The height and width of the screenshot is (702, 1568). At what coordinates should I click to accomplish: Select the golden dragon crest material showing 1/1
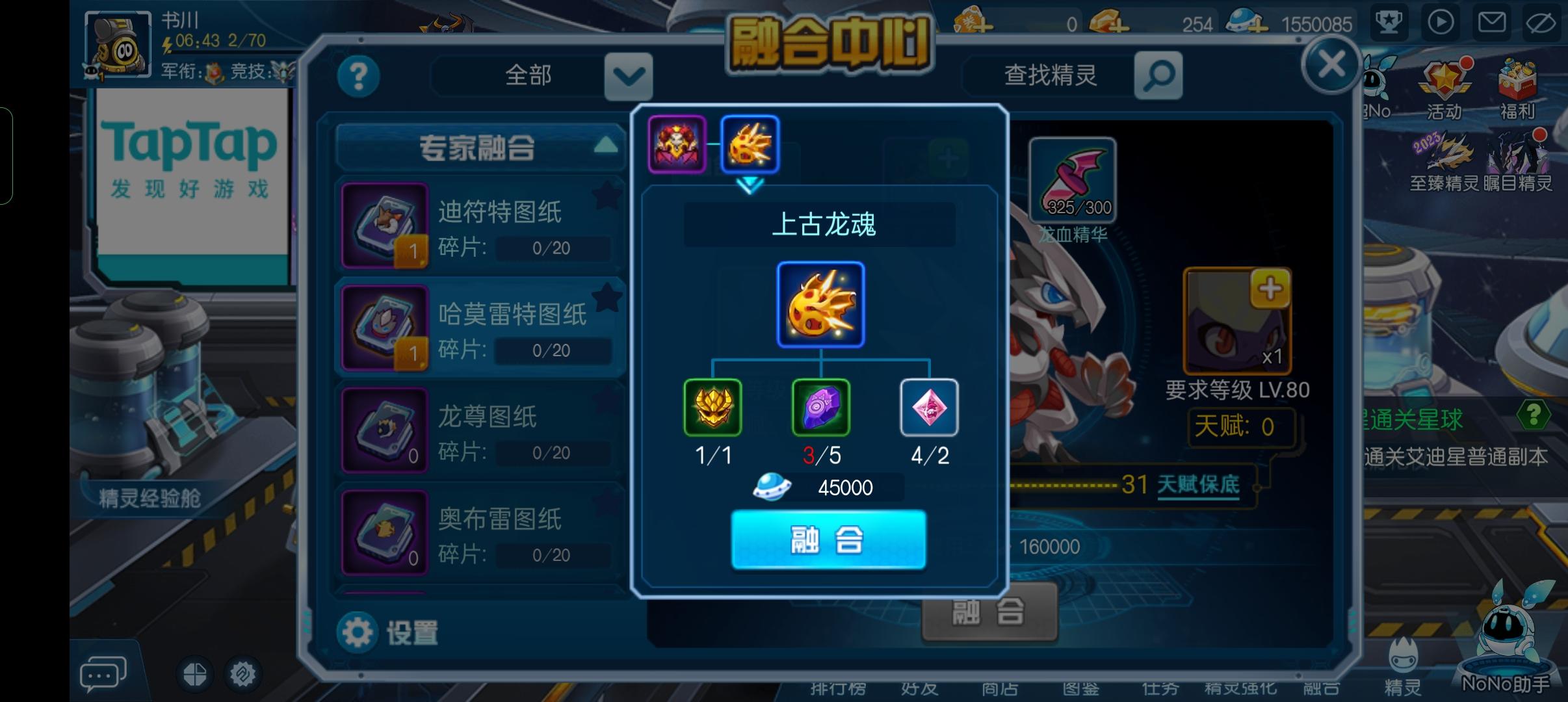(712, 408)
